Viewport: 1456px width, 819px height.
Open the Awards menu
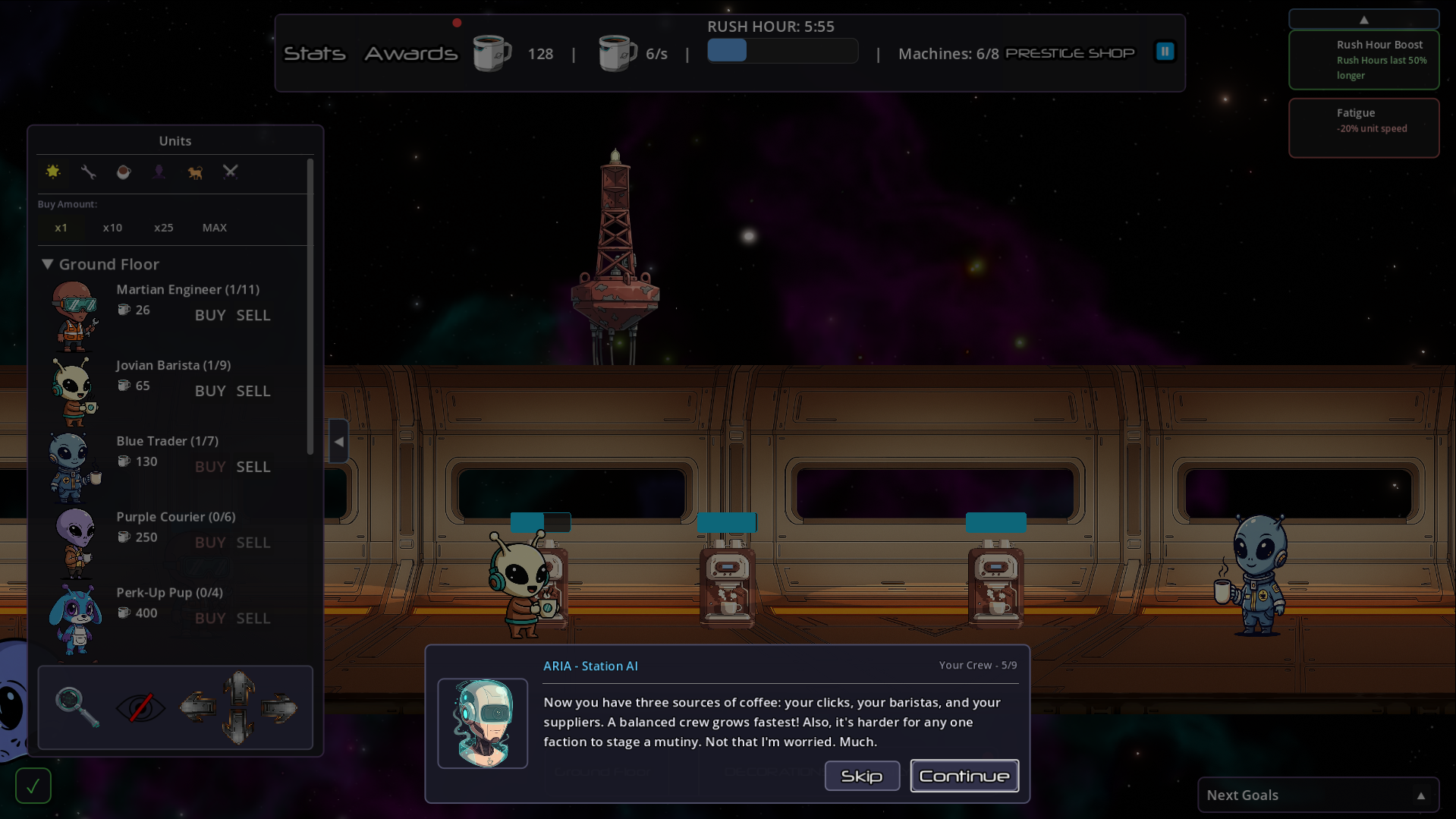[x=411, y=53]
